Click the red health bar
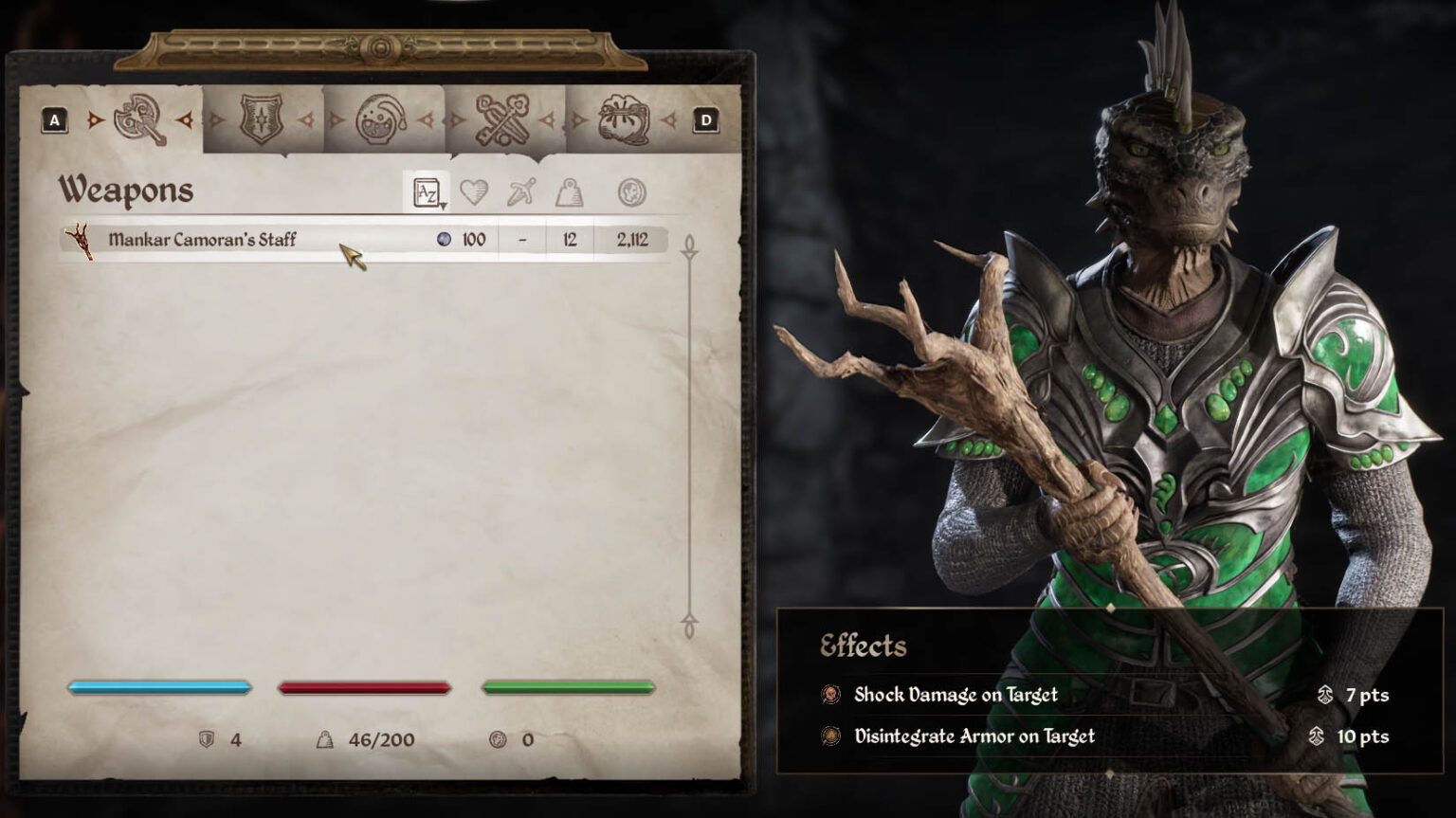Viewport: 1456px width, 818px height. click(x=365, y=685)
